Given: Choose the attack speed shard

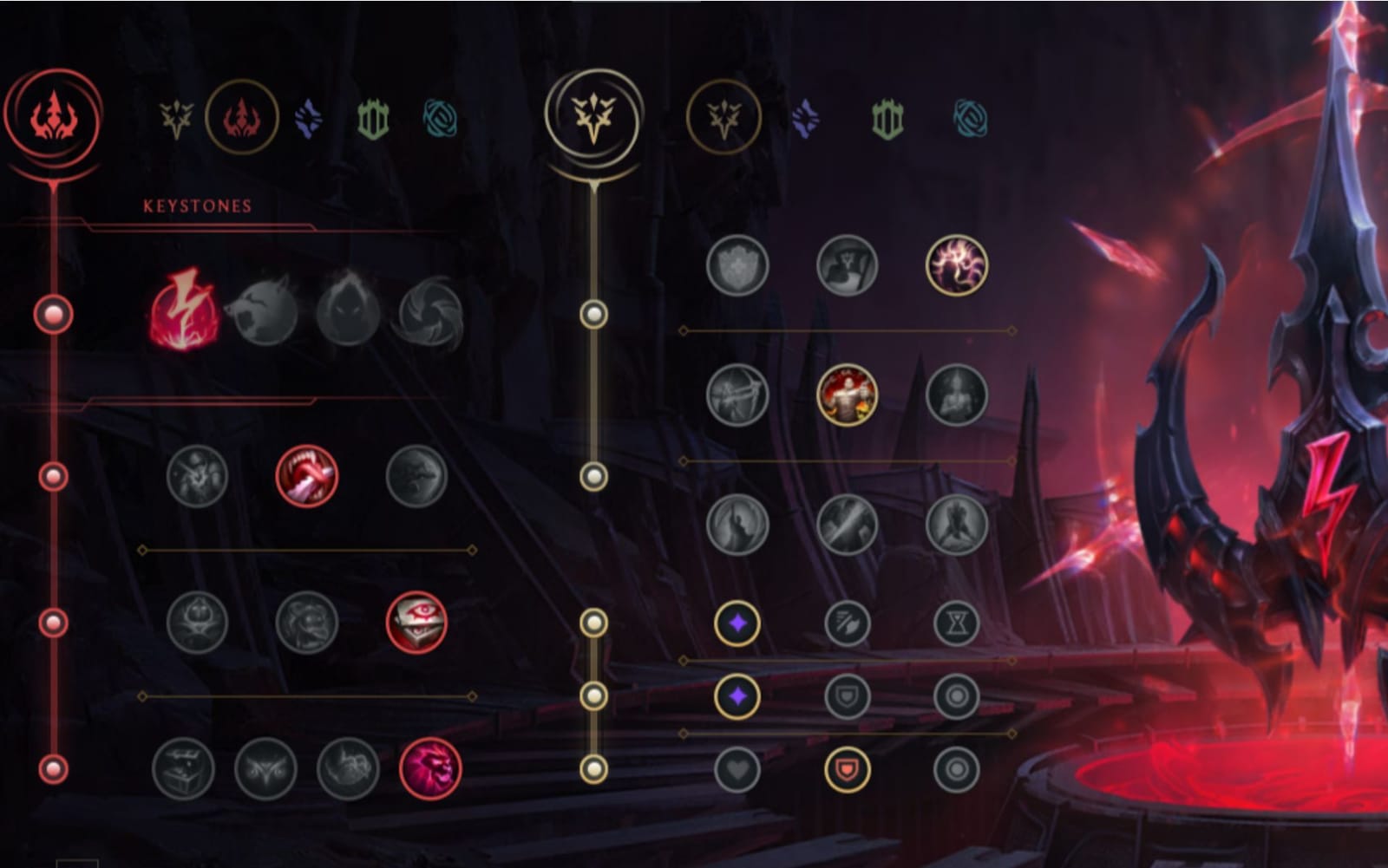Looking at the screenshot, I should coord(846,621).
